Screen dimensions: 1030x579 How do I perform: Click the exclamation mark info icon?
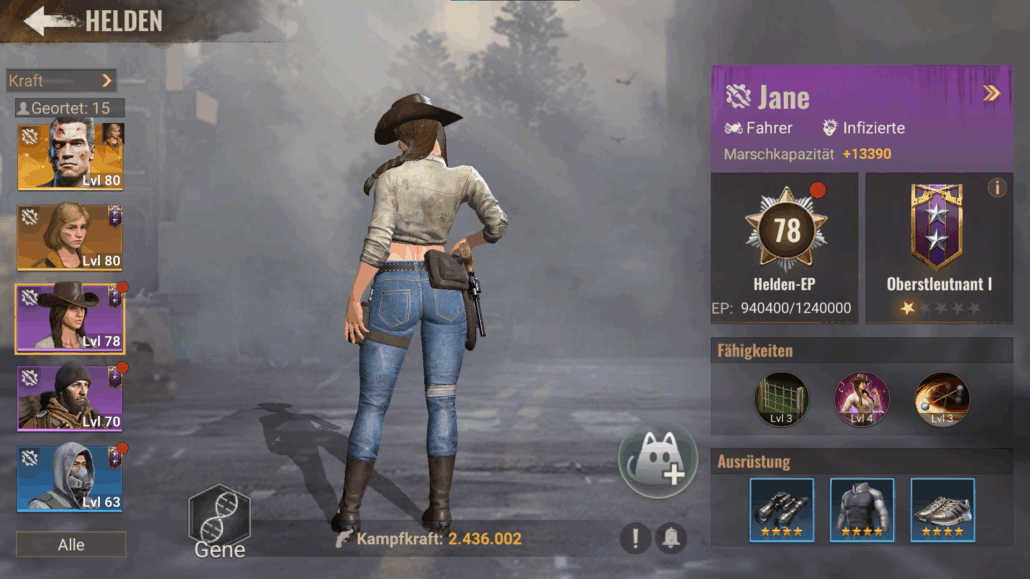[x=634, y=539]
